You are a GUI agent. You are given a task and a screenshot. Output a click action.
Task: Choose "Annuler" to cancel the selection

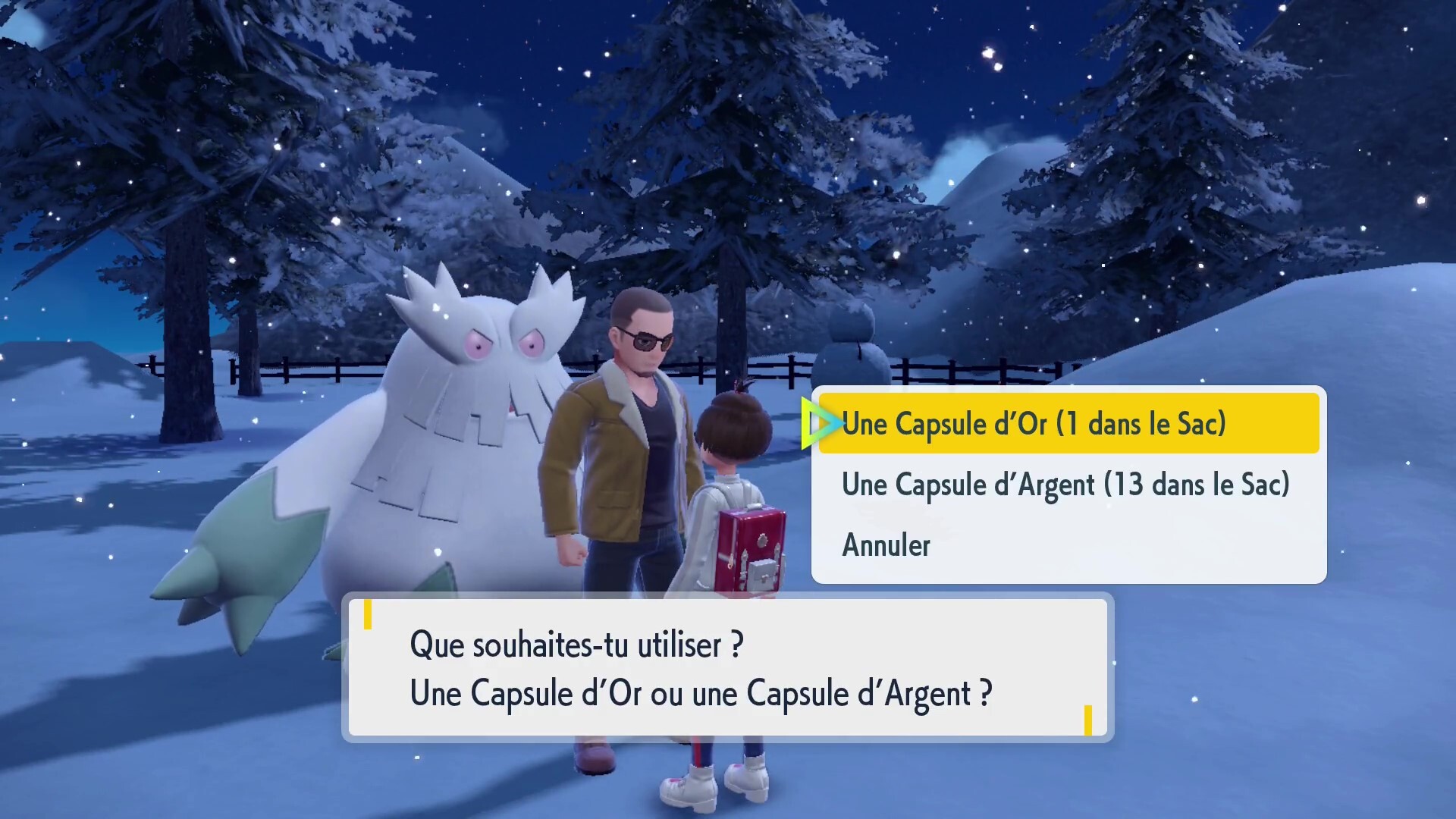[885, 544]
